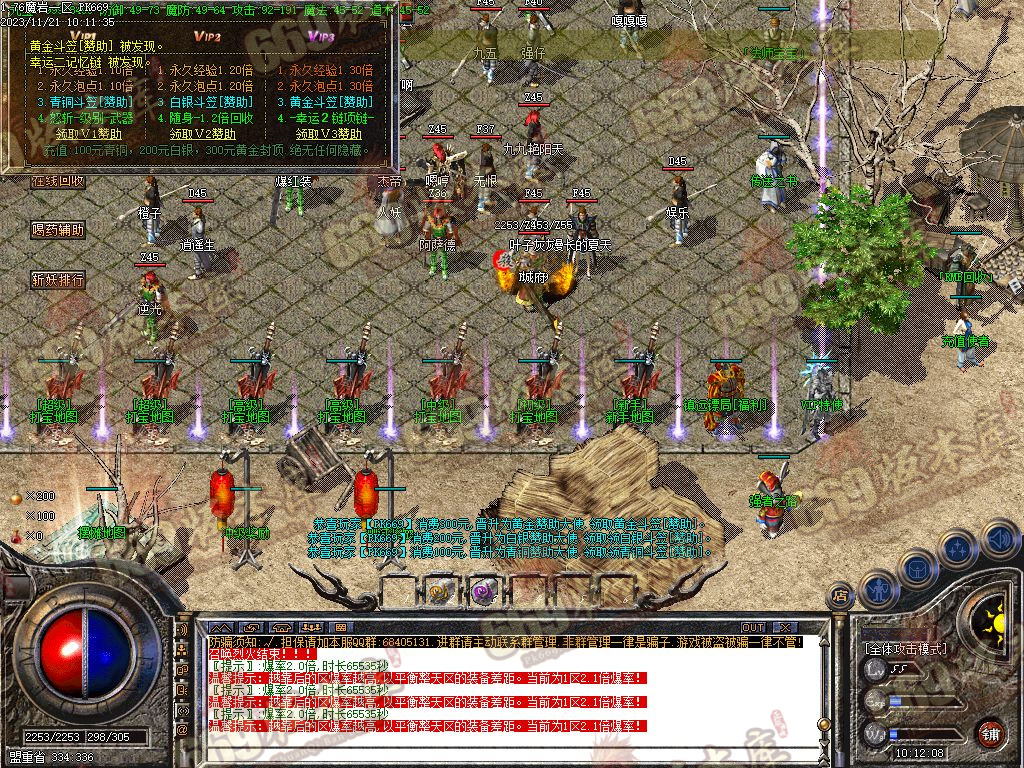The image size is (1024, 768).
Task: Claim the V2 sponsorship (领取V2赞助)
Action: click(x=203, y=134)
